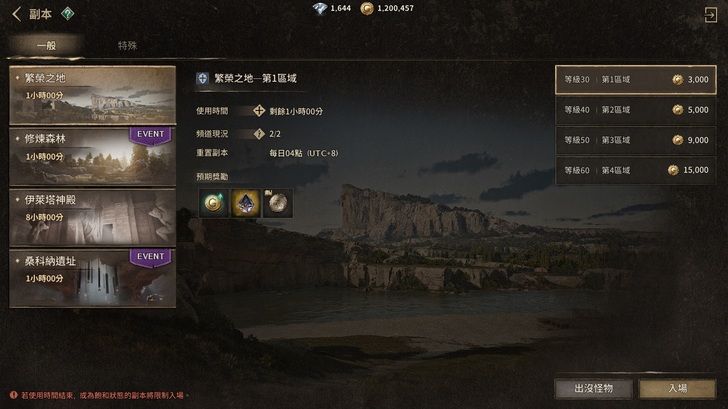Pick level 60 第4區域 row
The width and height of the screenshot is (728, 409).
(635, 170)
